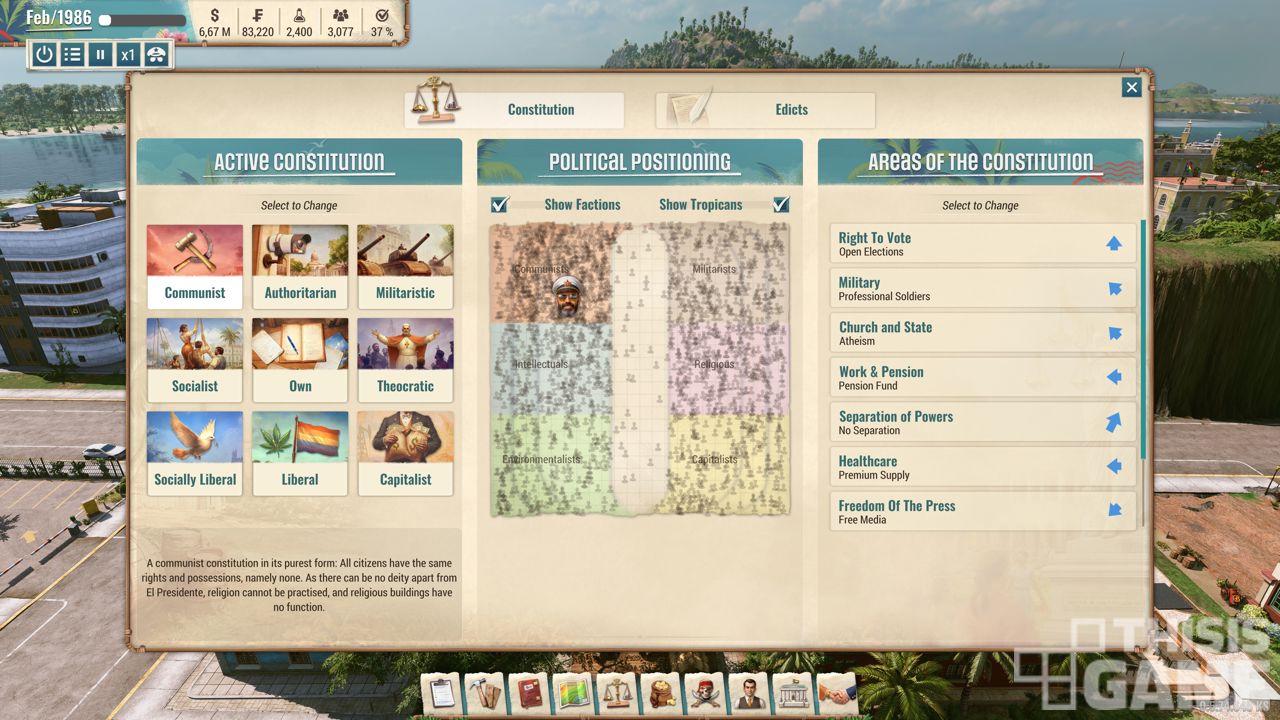
Task: Pause the game with the pause button
Action: click(100, 54)
